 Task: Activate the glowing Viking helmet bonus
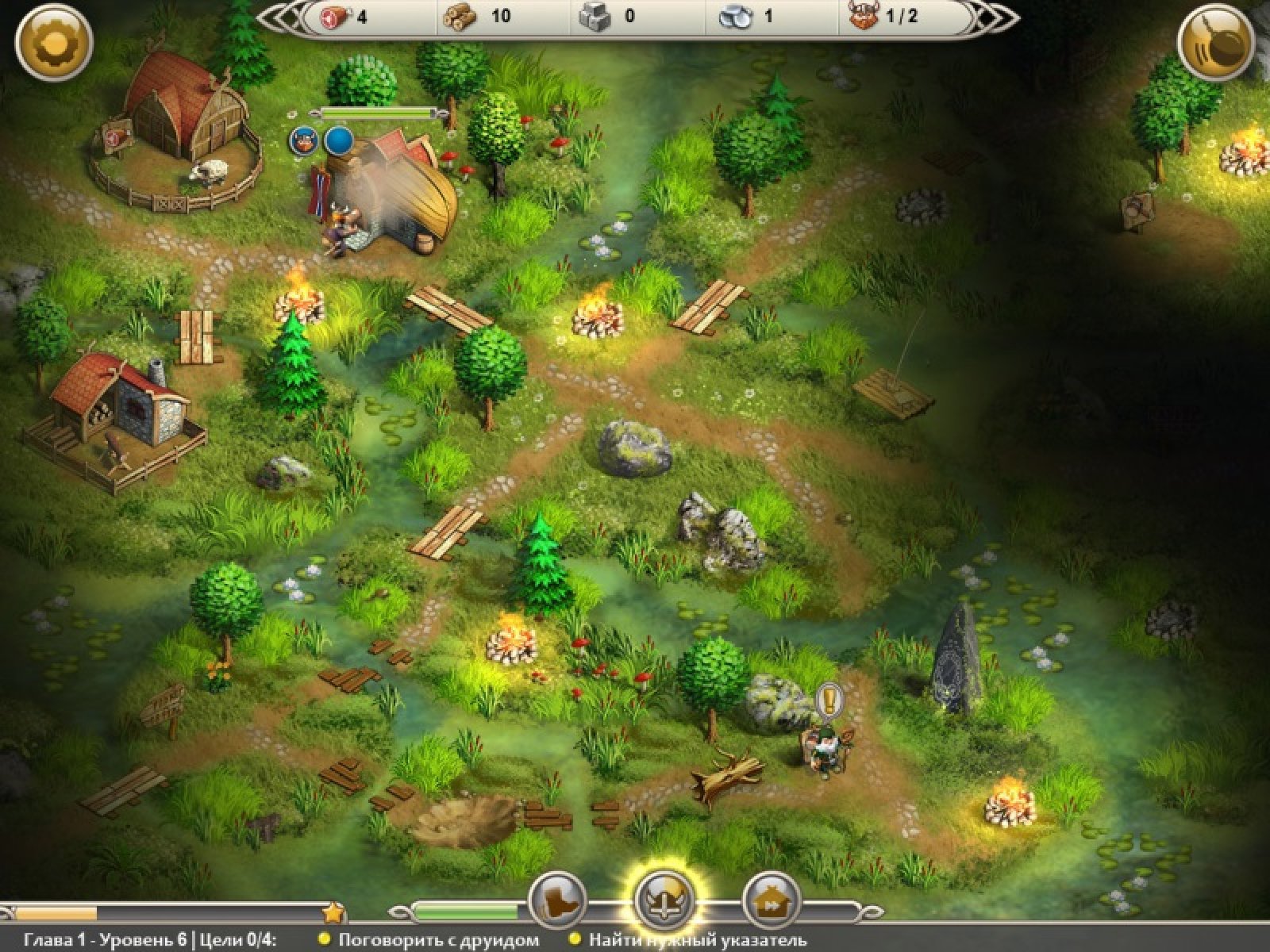664,901
